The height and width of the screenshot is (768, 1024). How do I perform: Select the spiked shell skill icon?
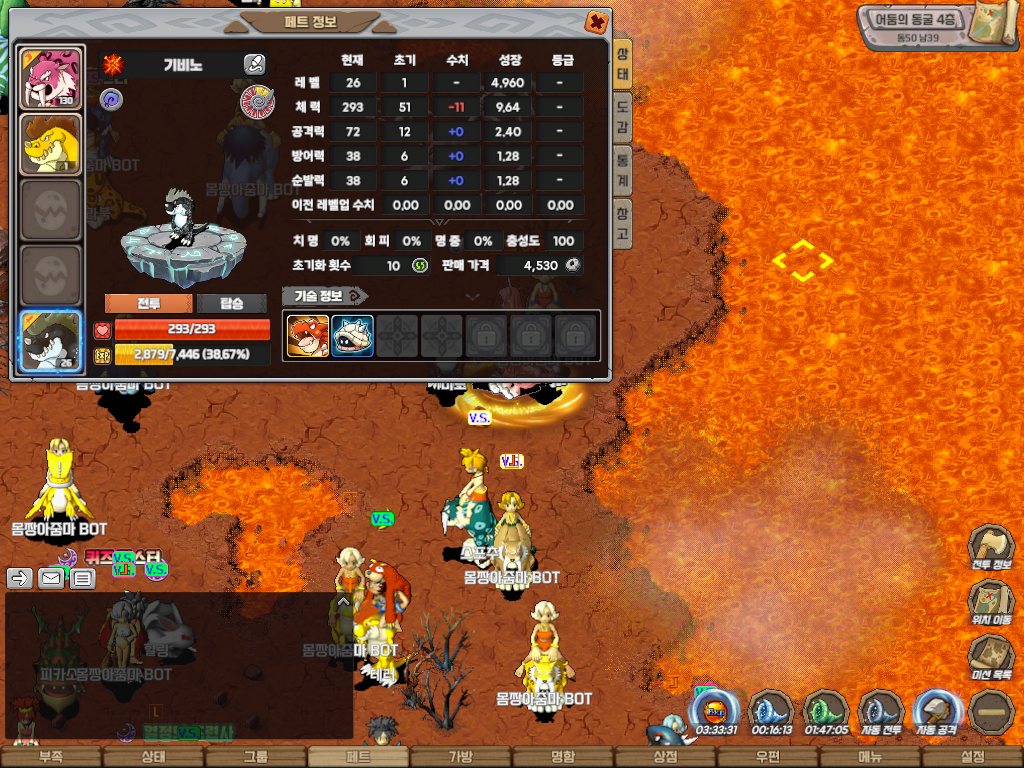pos(352,336)
